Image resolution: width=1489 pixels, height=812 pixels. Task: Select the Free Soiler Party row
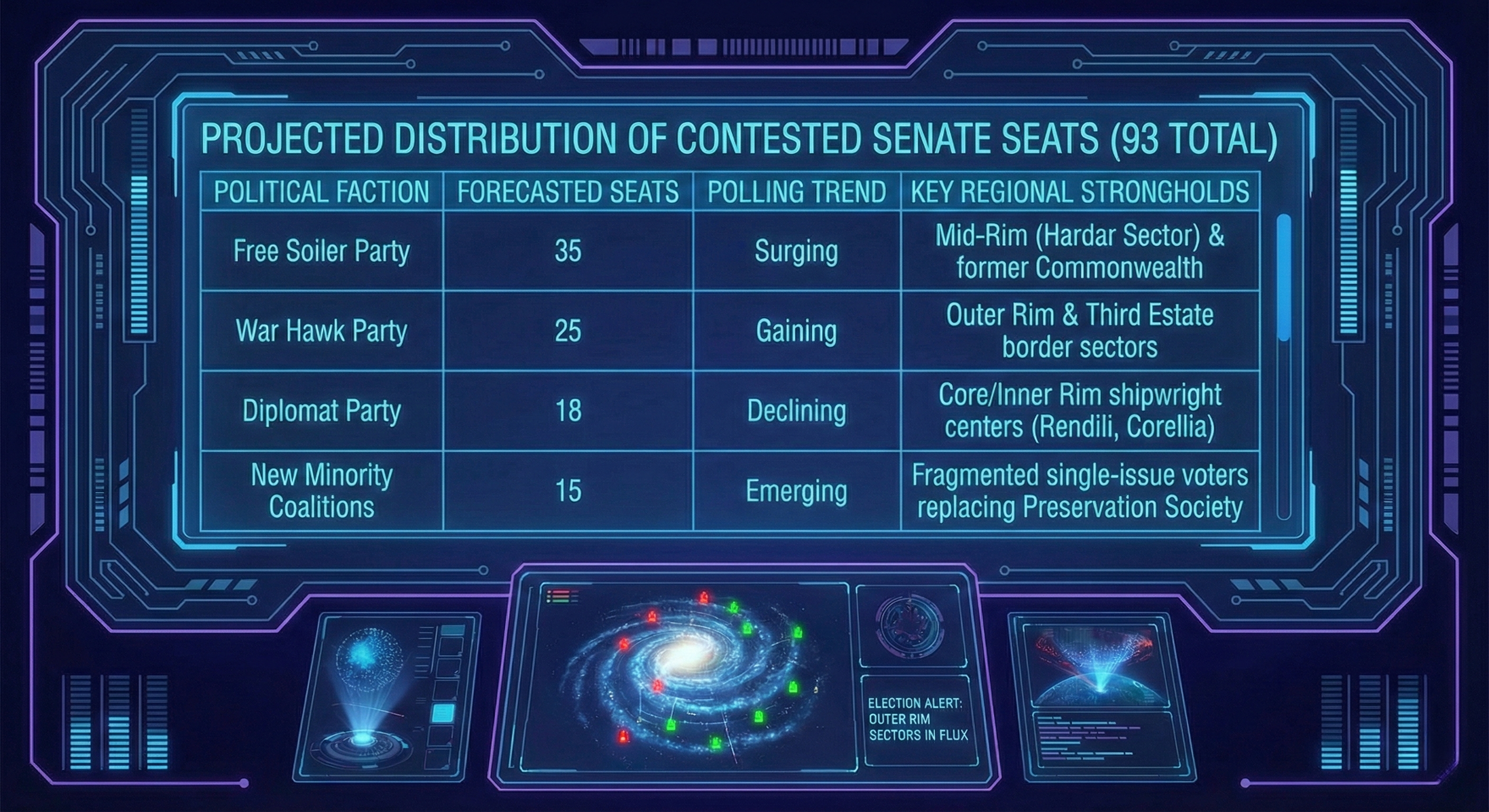click(x=321, y=251)
